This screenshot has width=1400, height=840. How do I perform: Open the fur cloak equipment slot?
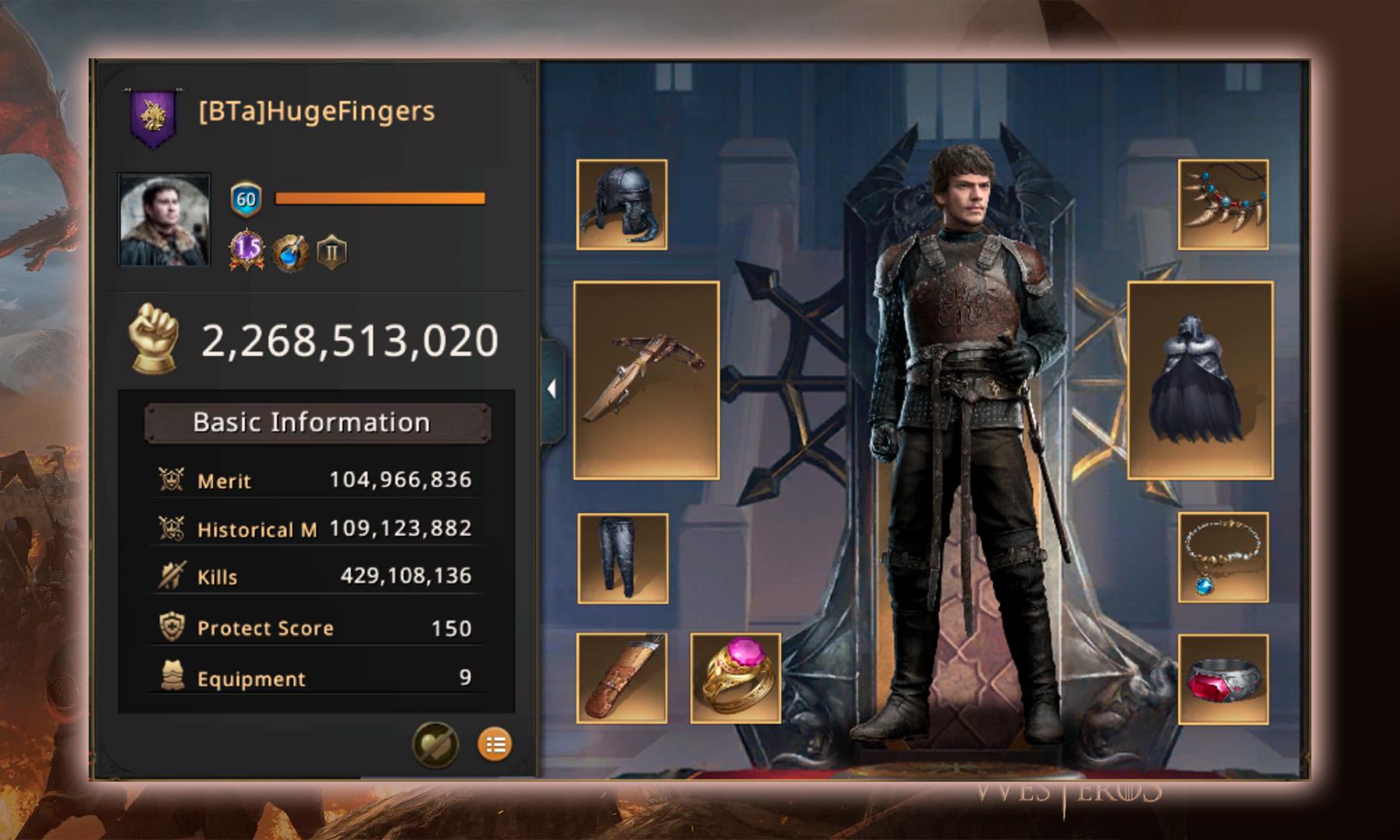tap(1199, 380)
